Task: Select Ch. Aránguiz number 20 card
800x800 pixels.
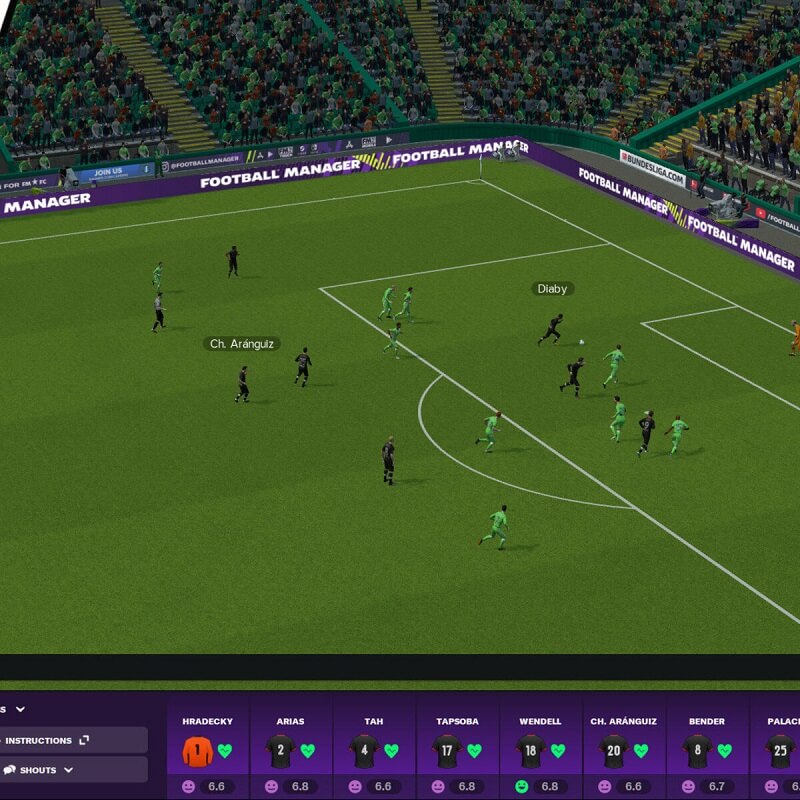Action: [624, 748]
